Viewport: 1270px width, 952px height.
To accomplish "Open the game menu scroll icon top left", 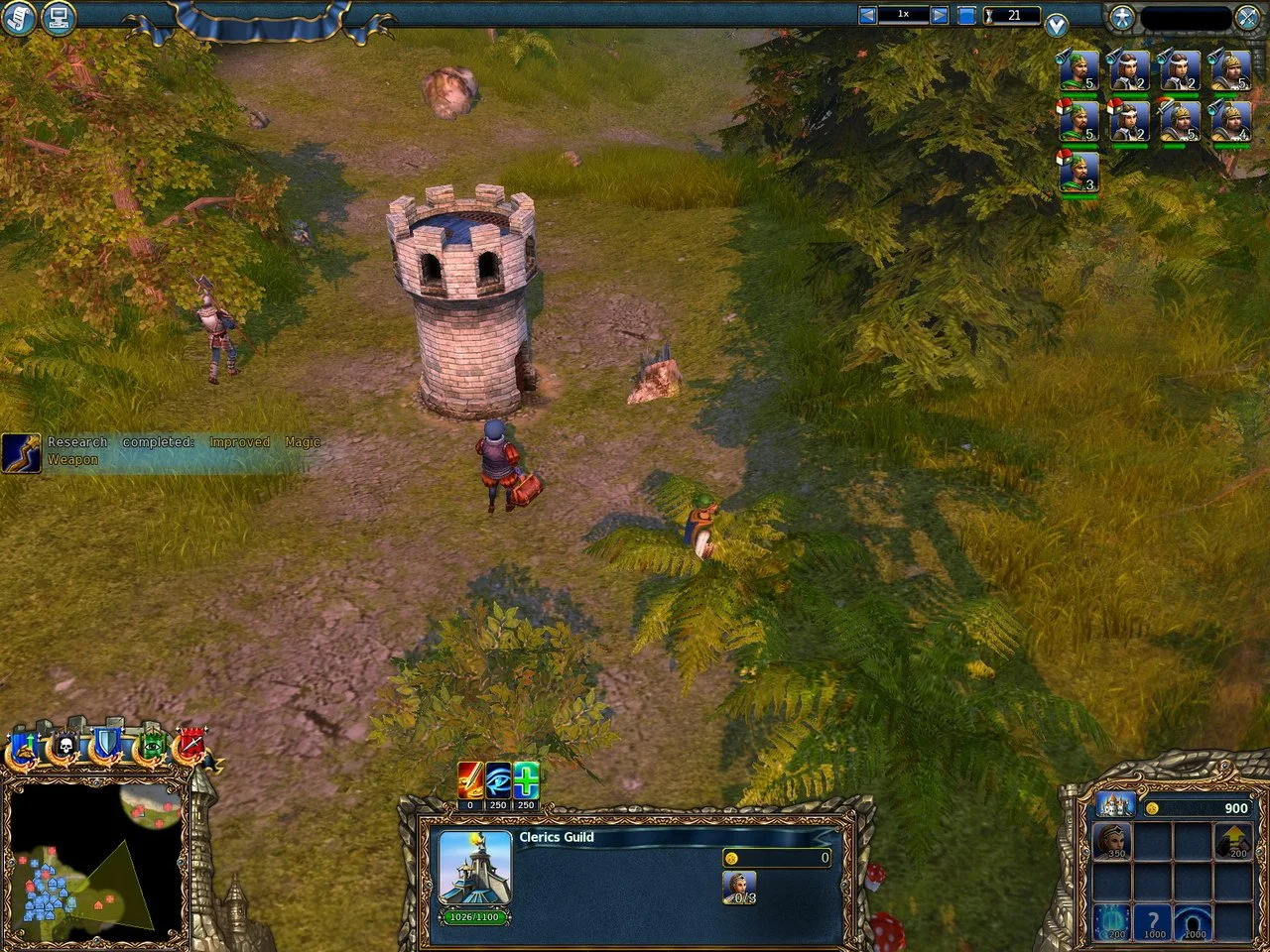I will 17,18.
